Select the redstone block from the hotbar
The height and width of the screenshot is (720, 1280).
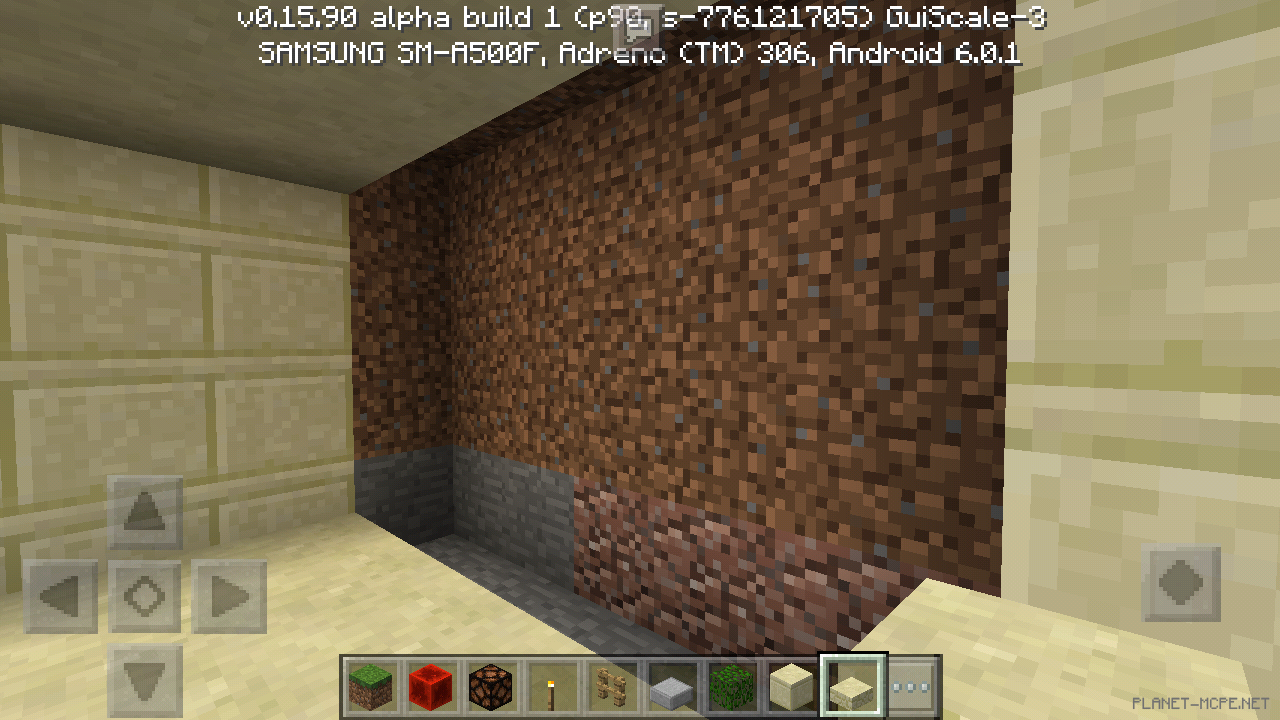coord(431,686)
